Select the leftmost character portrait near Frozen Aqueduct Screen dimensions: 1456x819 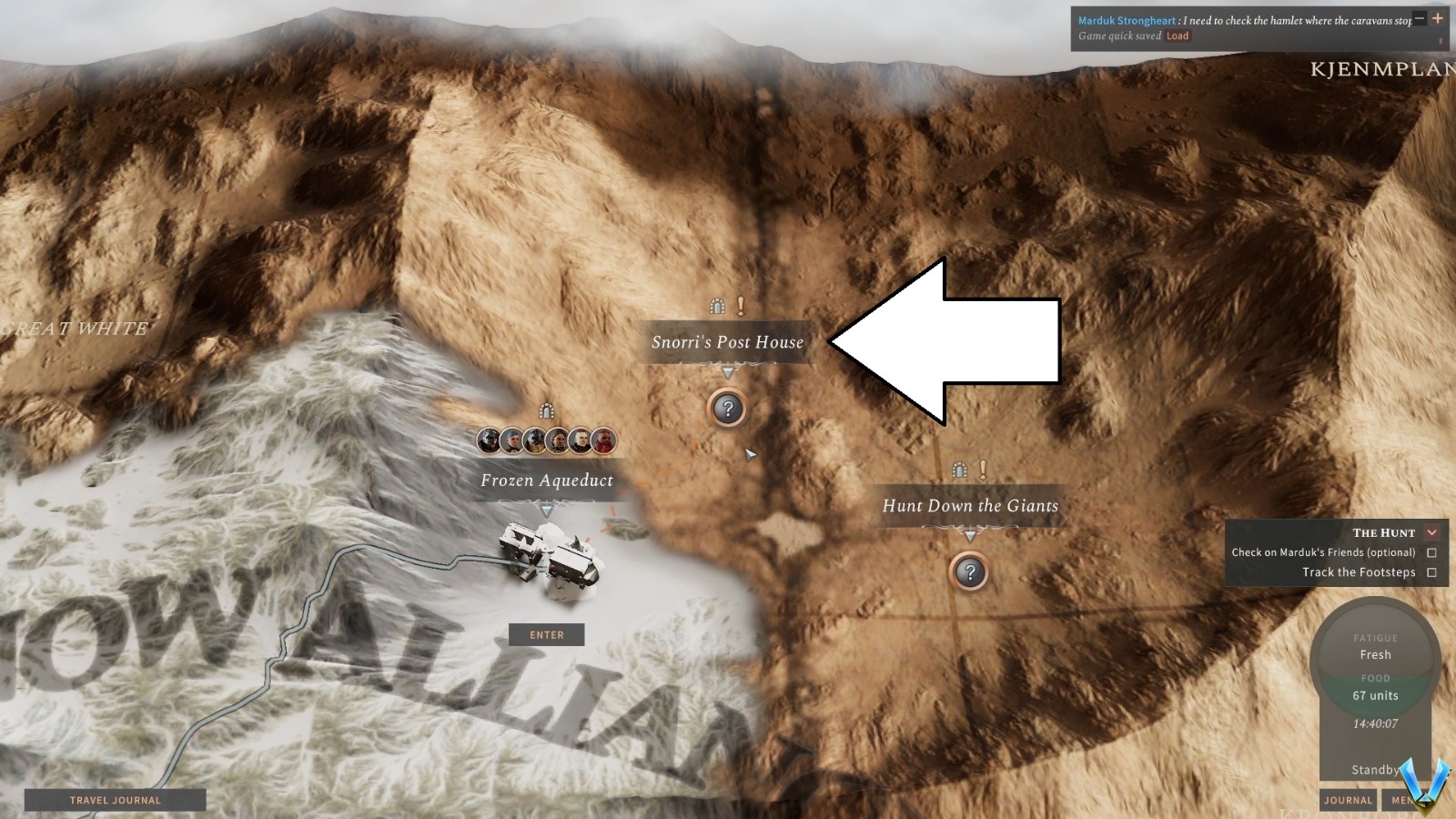tap(488, 440)
